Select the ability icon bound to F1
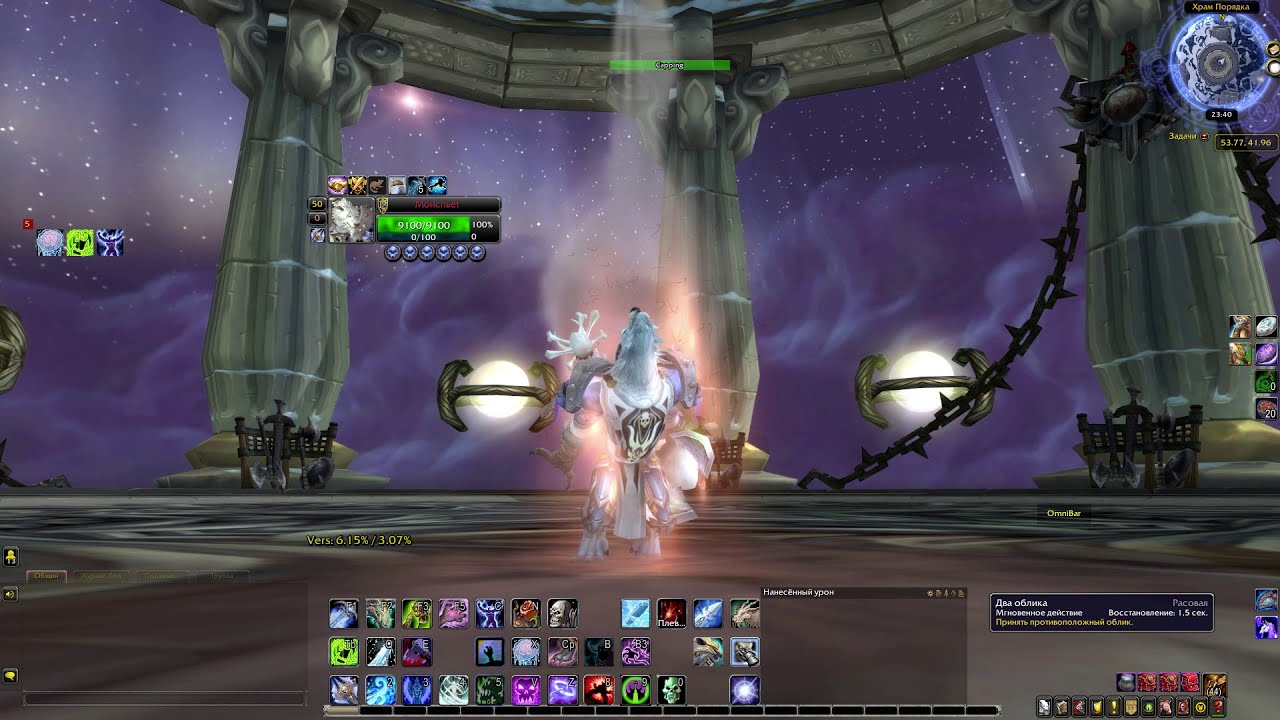This screenshot has width=1280, height=720. point(343,615)
